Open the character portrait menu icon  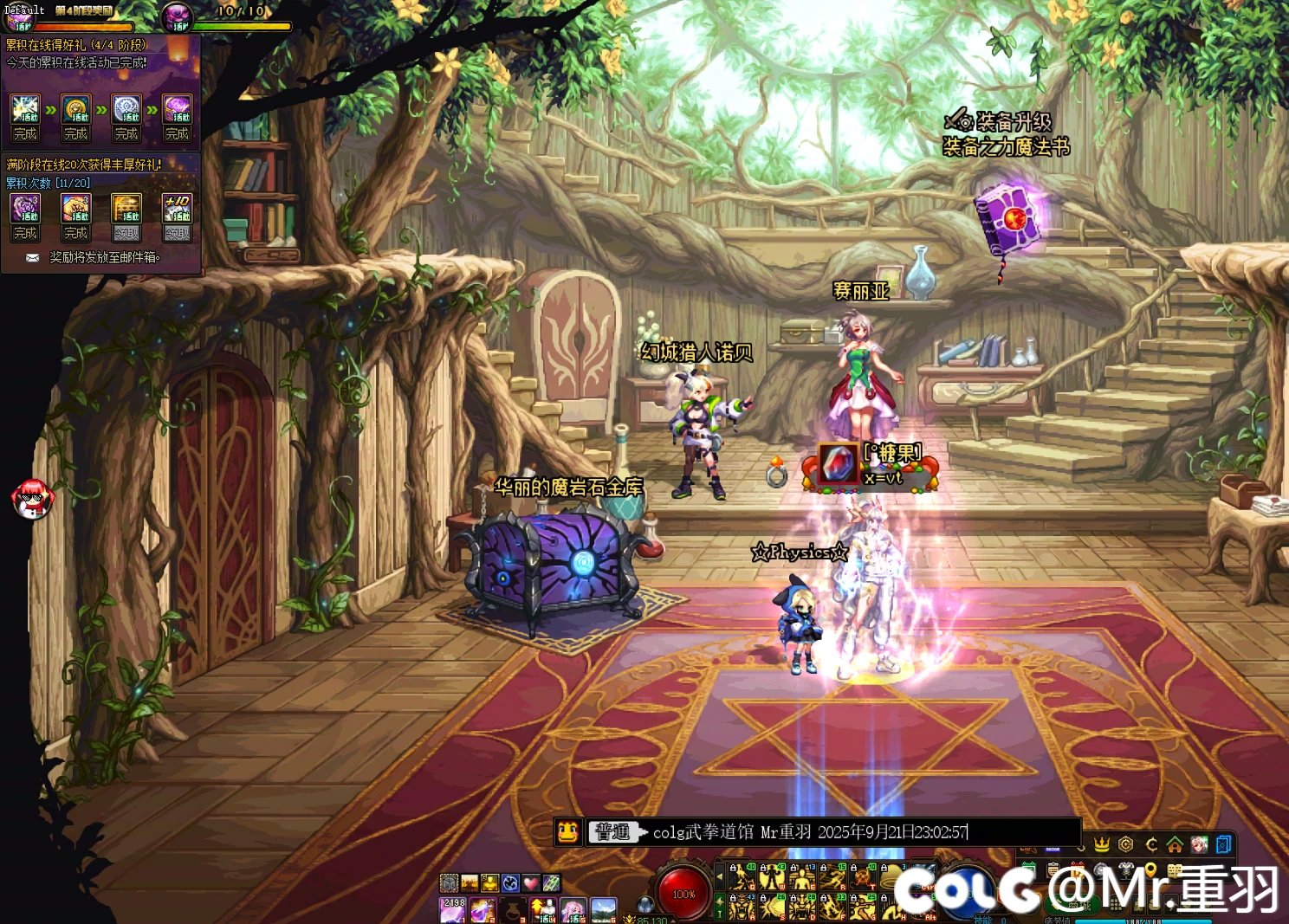(1200, 843)
